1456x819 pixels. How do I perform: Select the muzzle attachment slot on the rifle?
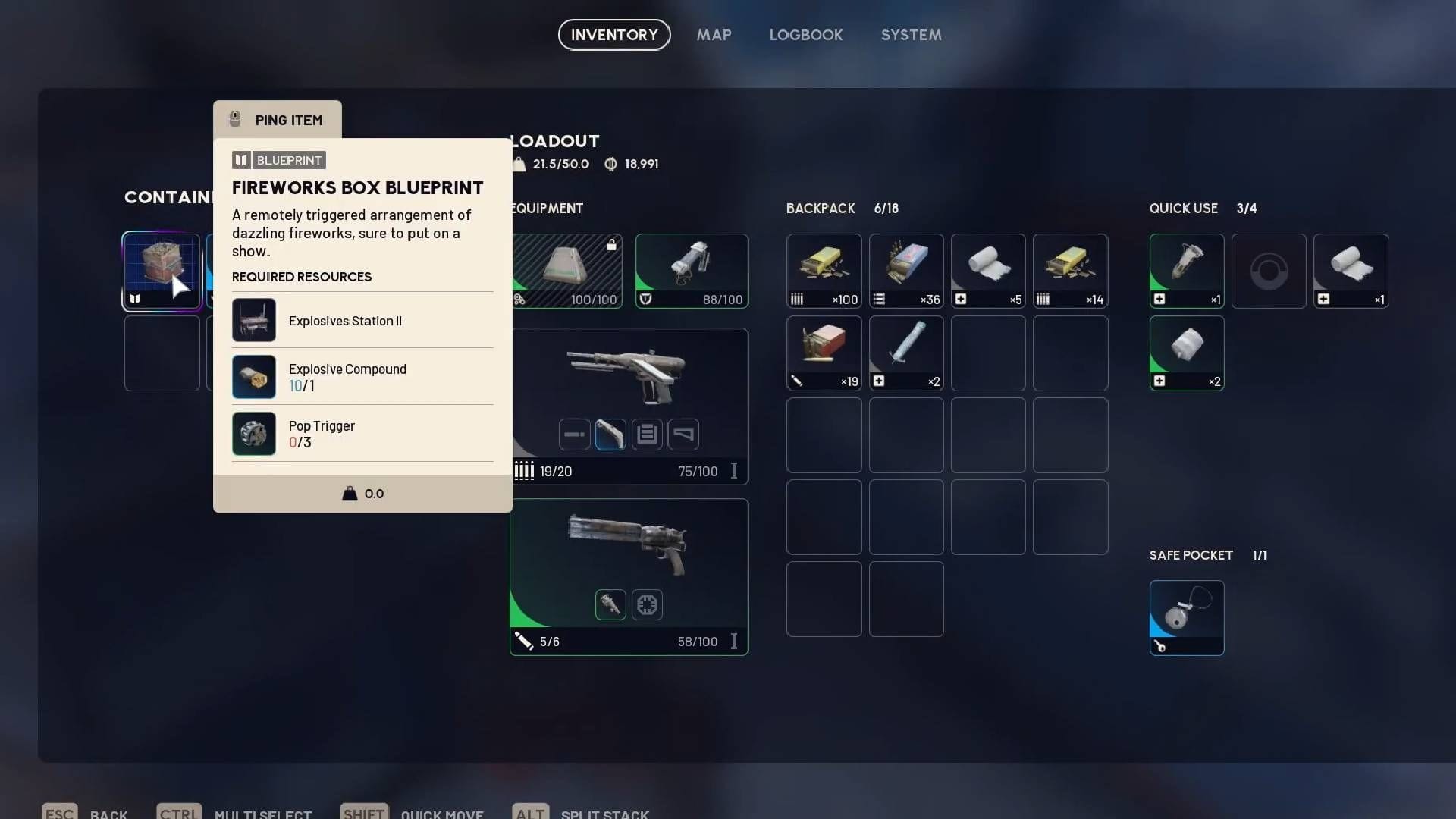[x=574, y=435]
